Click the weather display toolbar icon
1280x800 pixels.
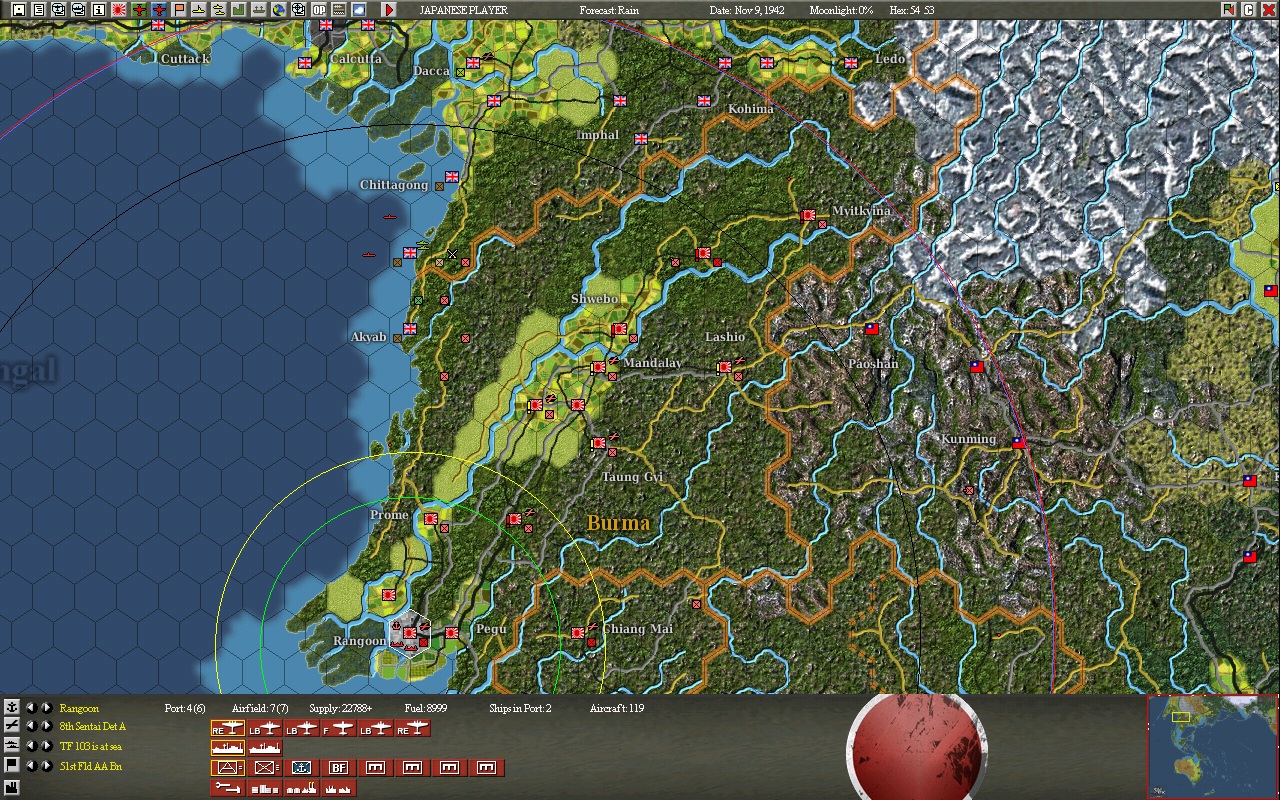coord(358,8)
